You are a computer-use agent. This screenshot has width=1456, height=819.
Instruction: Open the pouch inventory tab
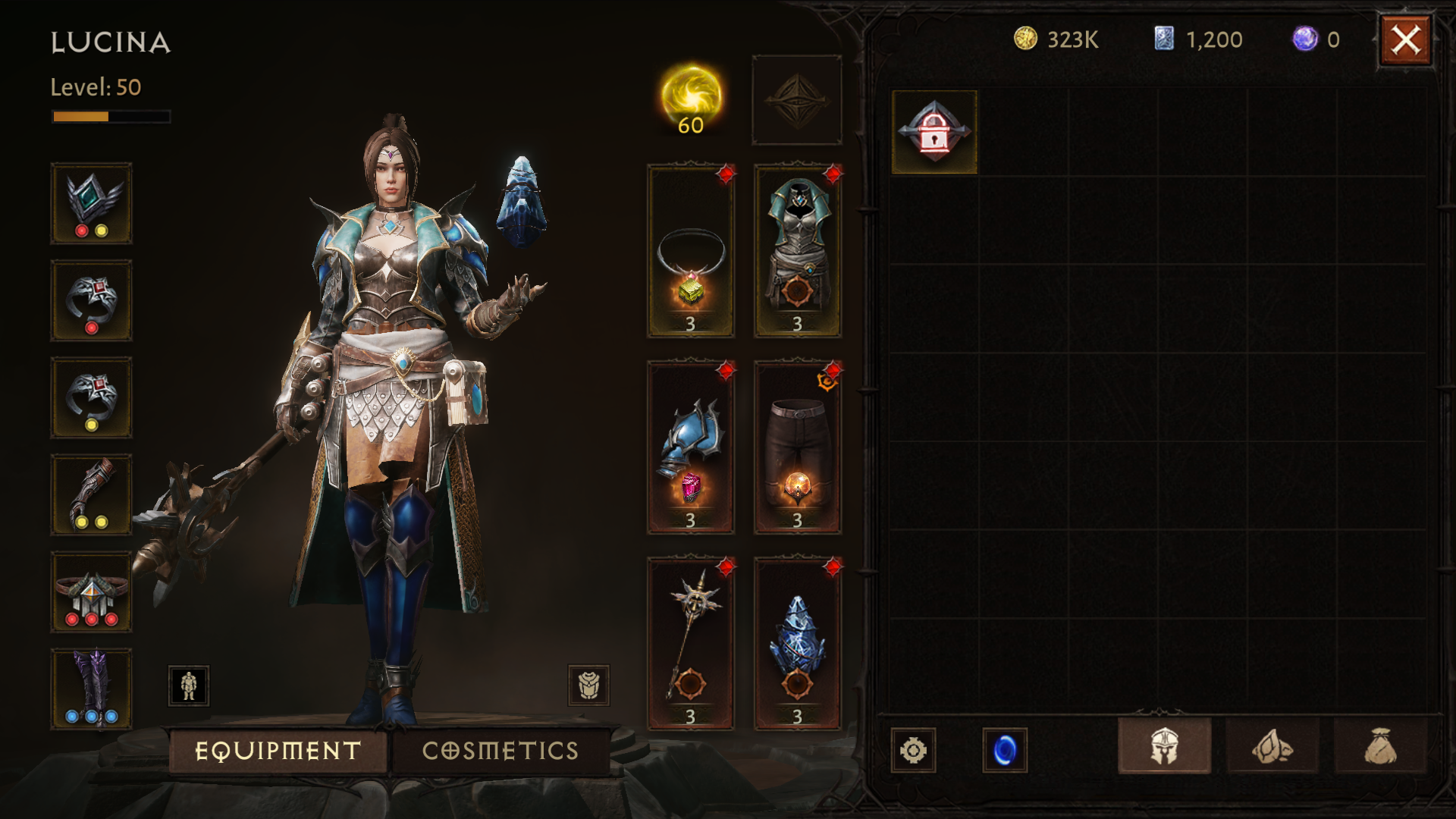pos(1379,747)
